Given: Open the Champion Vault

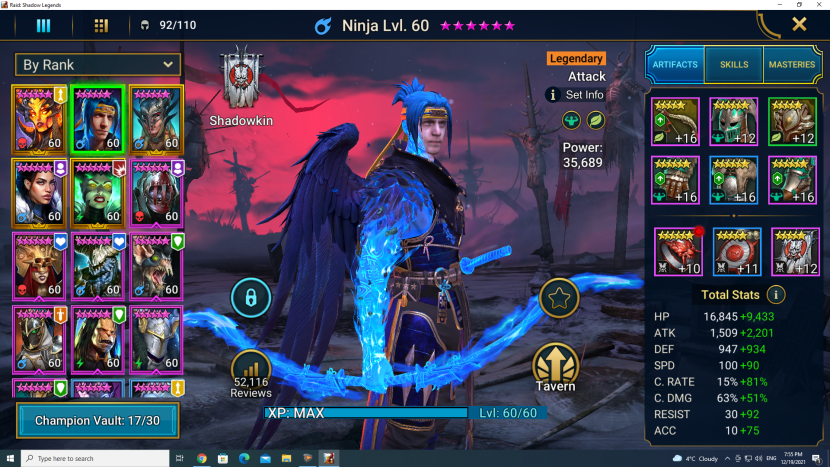Looking at the screenshot, I should [97, 421].
